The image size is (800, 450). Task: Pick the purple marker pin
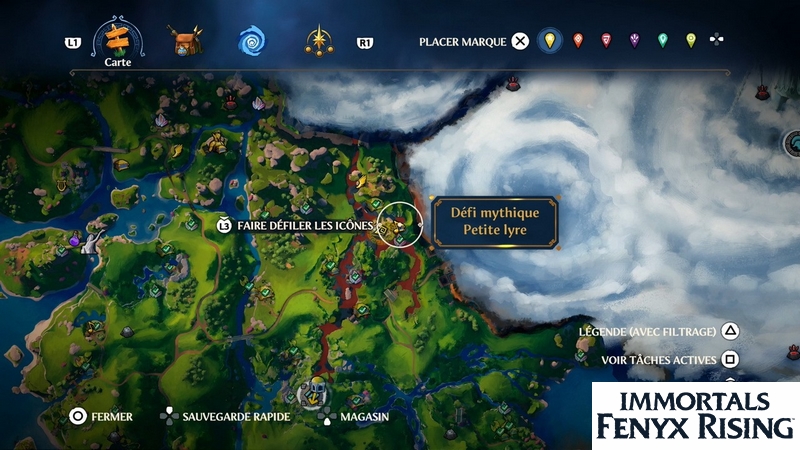(x=634, y=41)
